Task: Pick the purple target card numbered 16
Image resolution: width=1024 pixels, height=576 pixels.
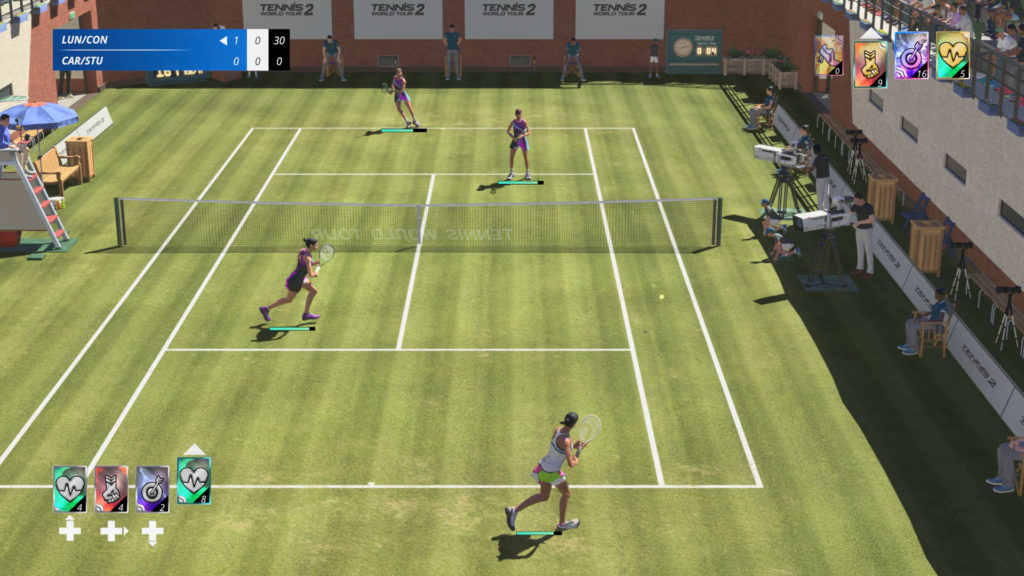Action: tap(911, 55)
